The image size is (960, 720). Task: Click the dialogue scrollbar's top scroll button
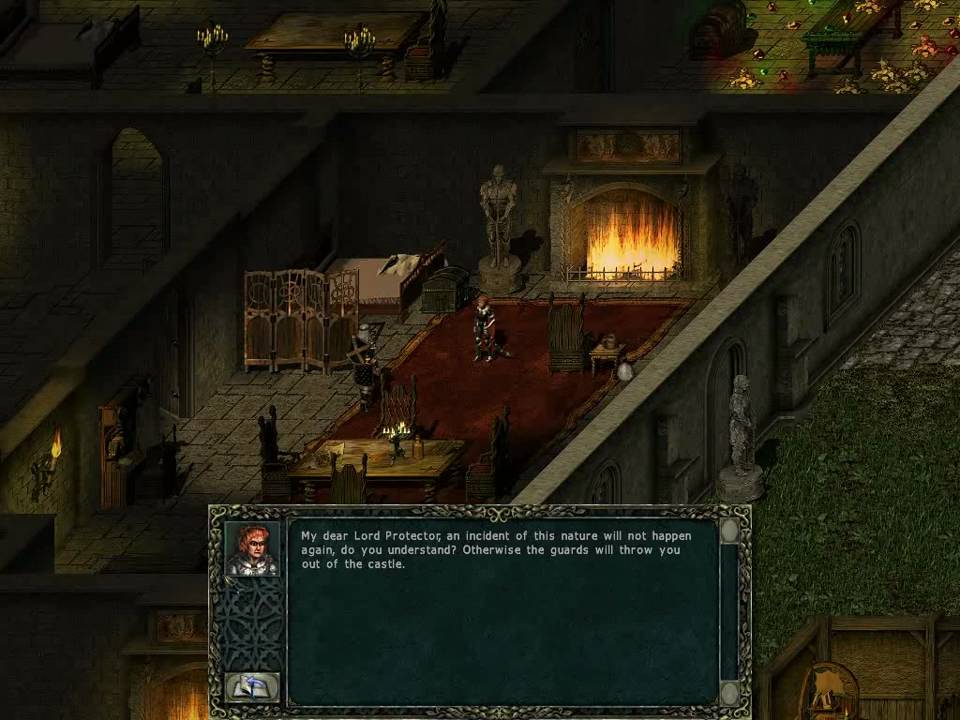tap(730, 531)
